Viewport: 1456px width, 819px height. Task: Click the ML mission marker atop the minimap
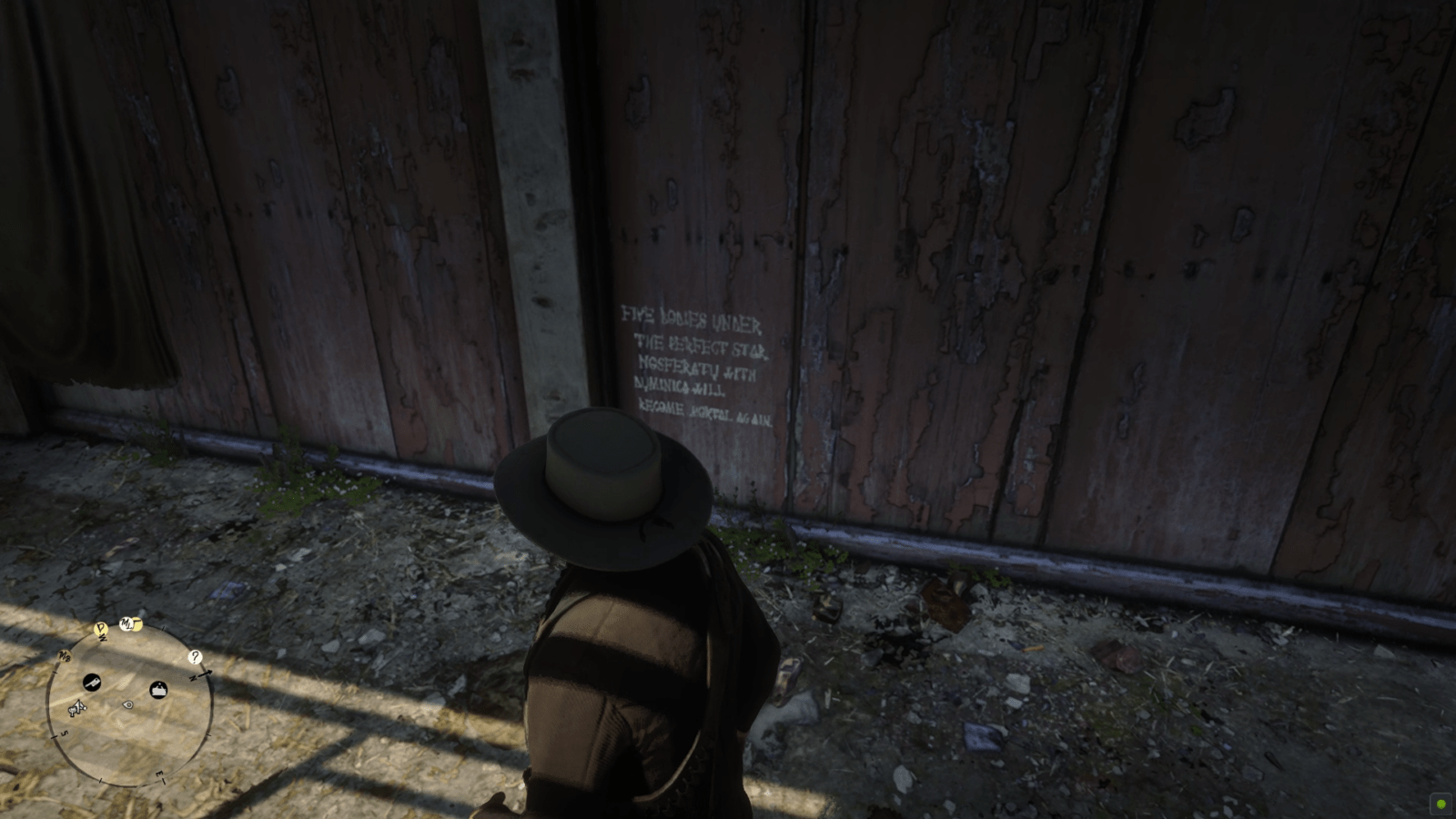(126, 622)
